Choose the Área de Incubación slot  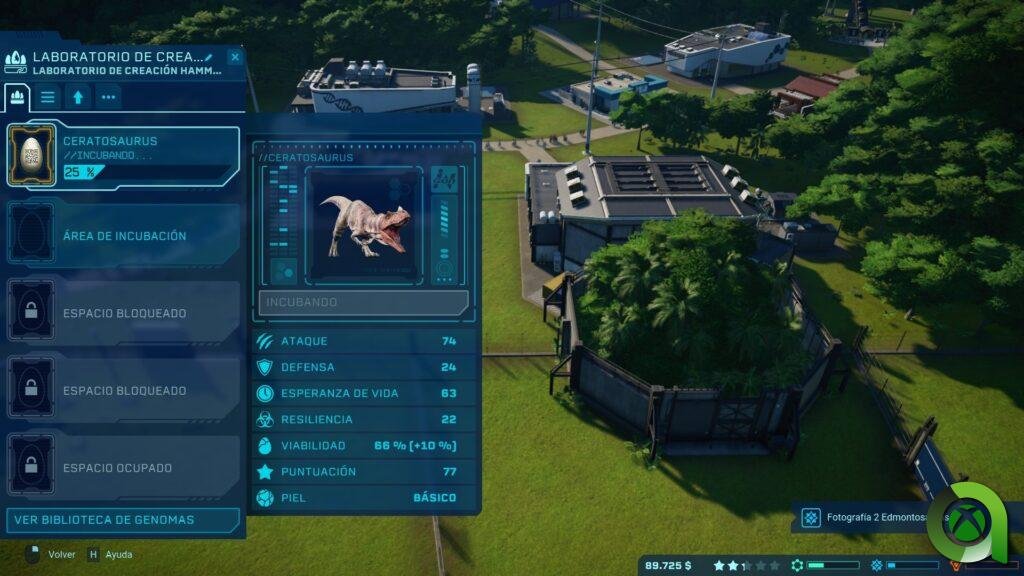point(123,236)
